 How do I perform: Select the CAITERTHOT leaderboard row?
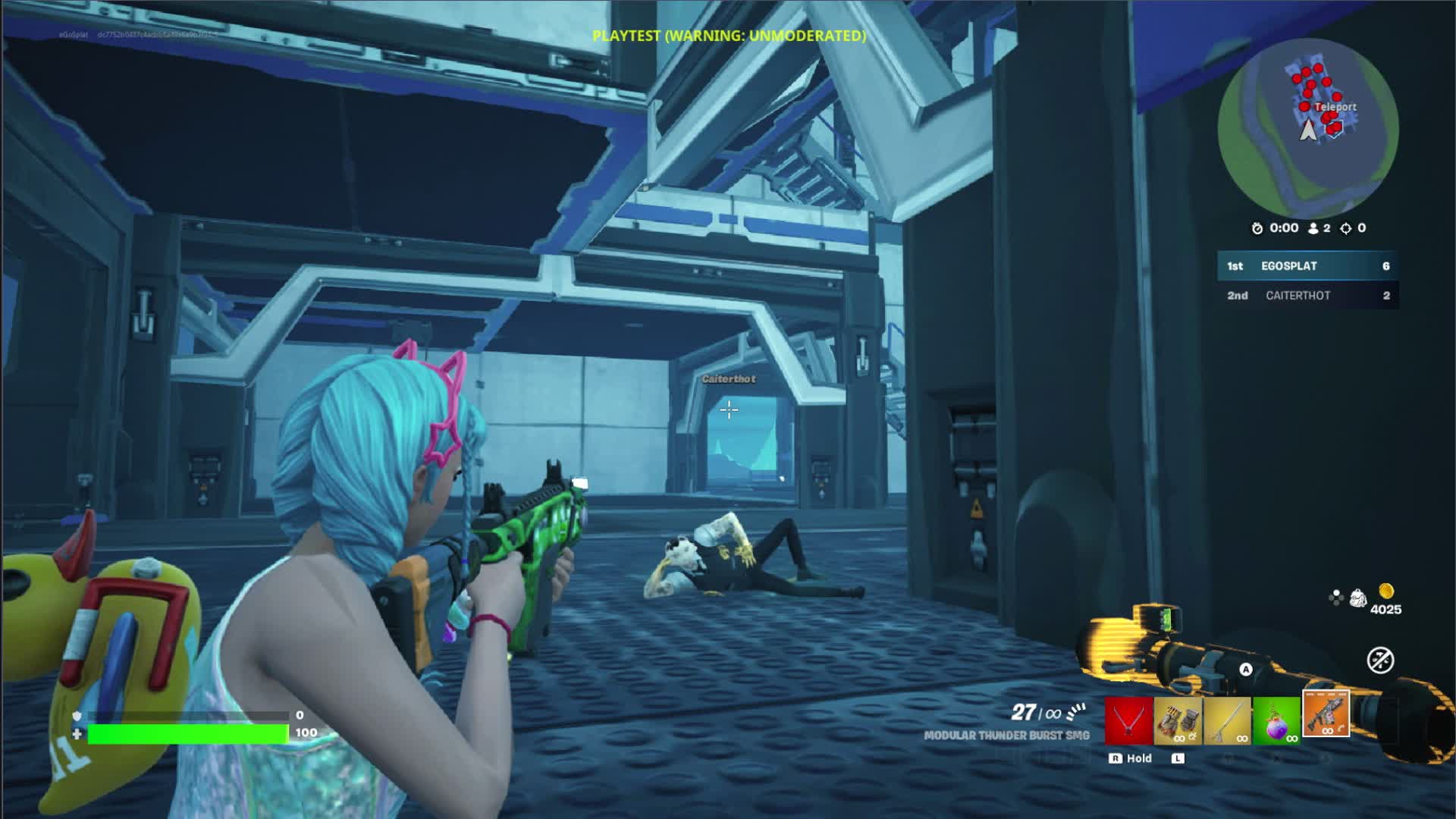coord(1307,296)
